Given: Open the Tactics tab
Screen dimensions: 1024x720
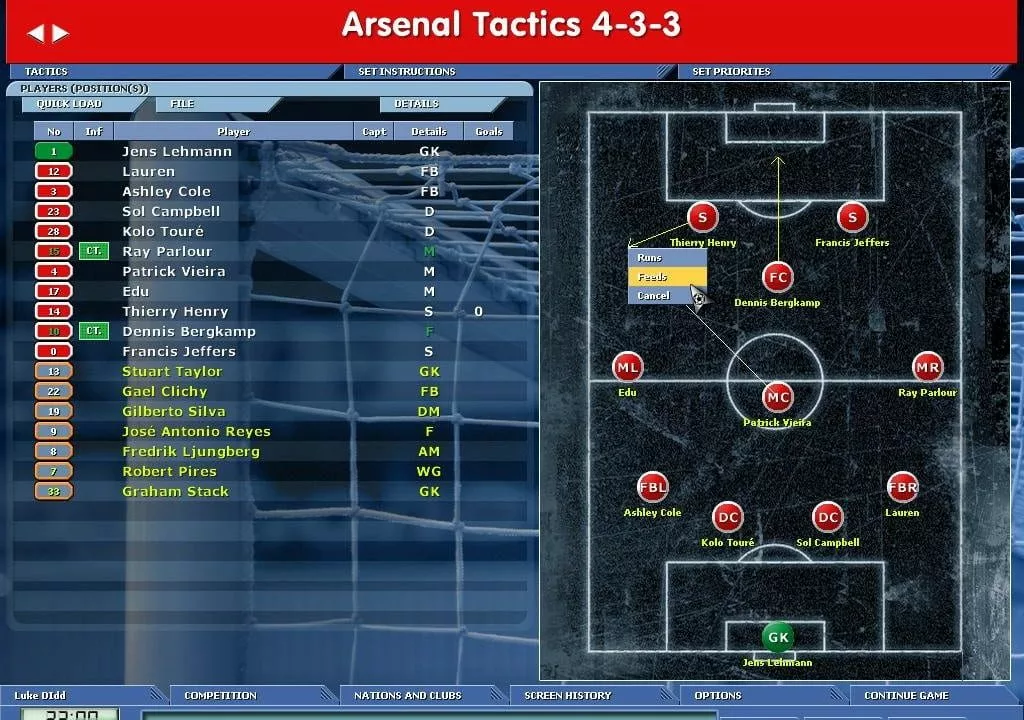Looking at the screenshot, I should (46, 72).
